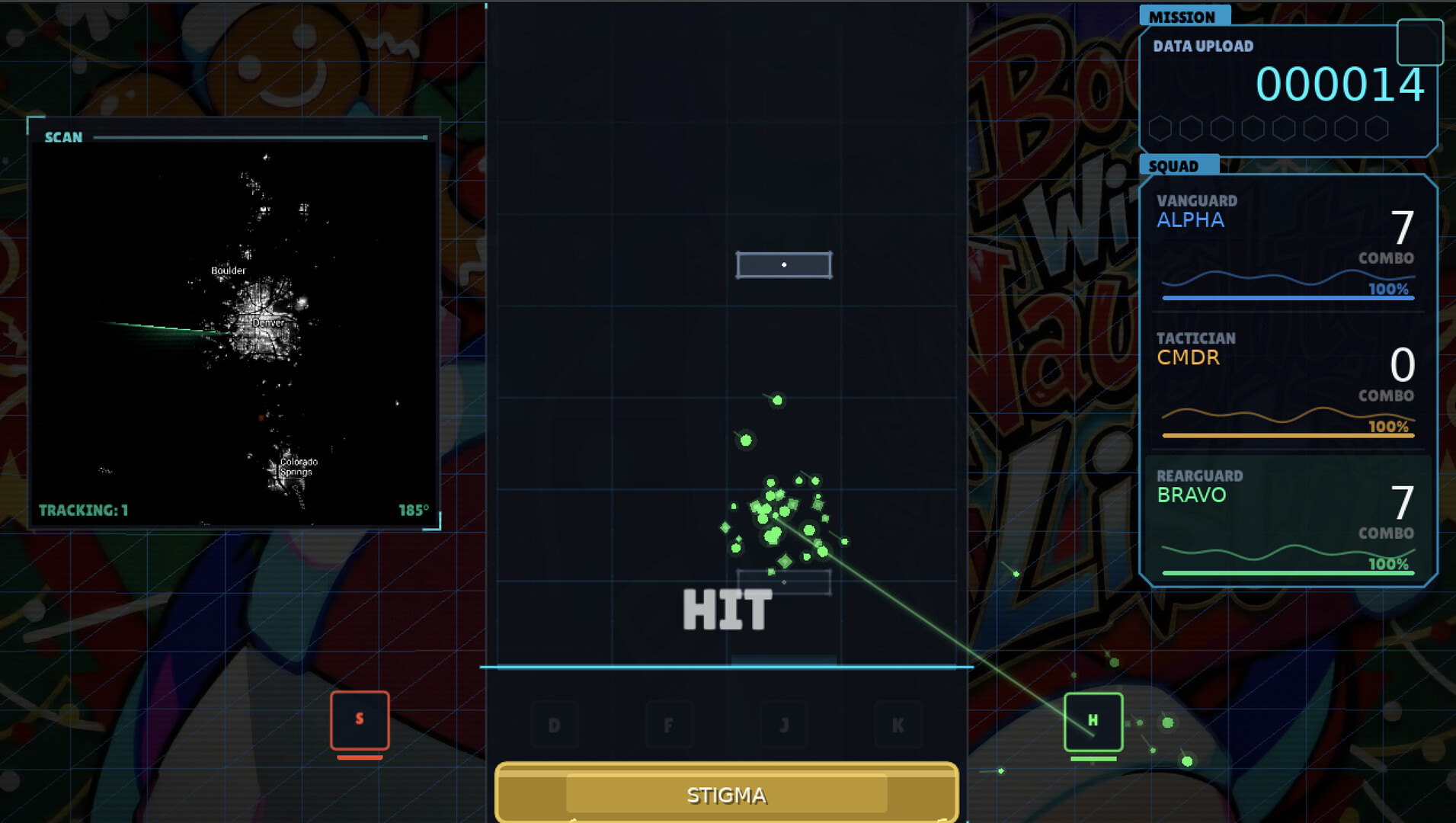The width and height of the screenshot is (1456, 823).
Task: Select the D lane key icon
Action: point(554,725)
